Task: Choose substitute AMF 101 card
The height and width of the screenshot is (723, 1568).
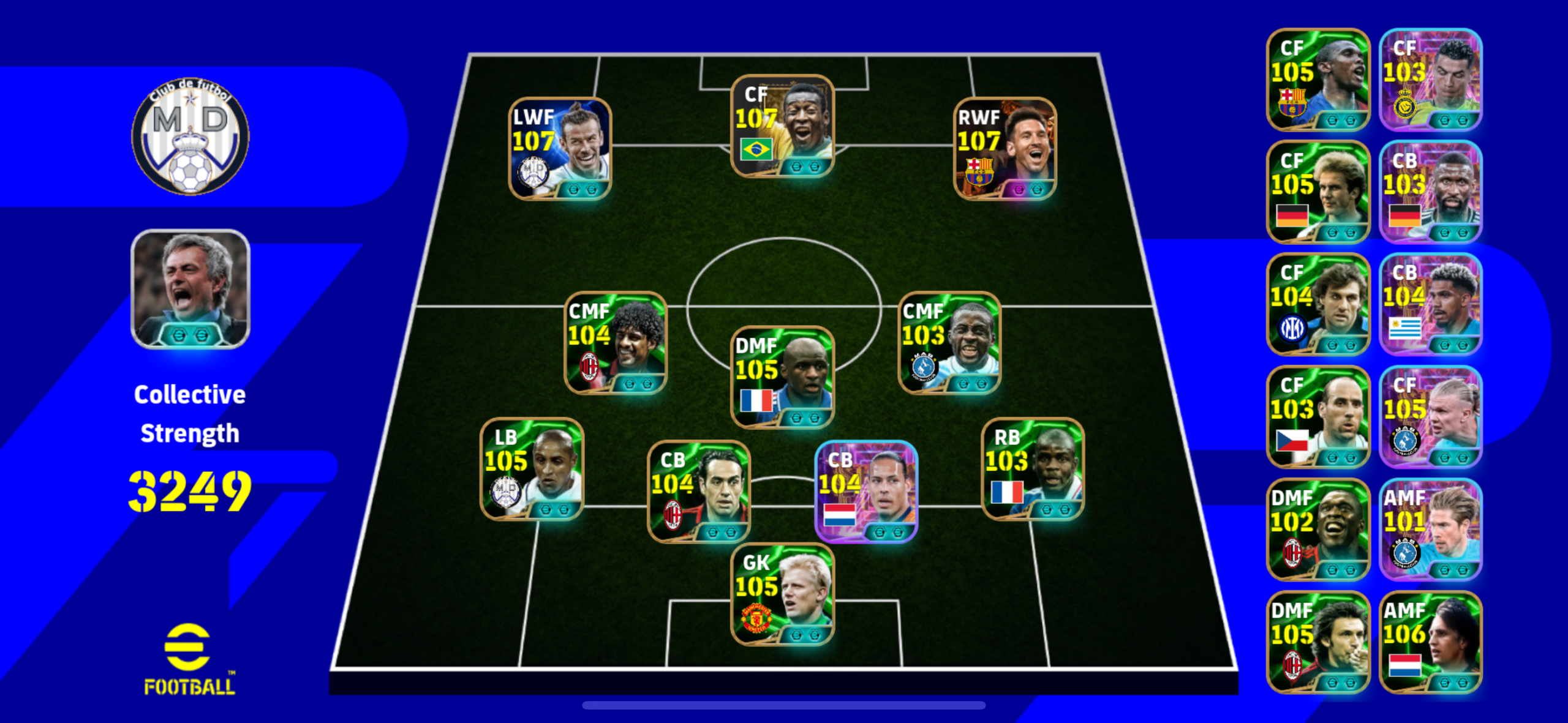Action: pos(1430,530)
